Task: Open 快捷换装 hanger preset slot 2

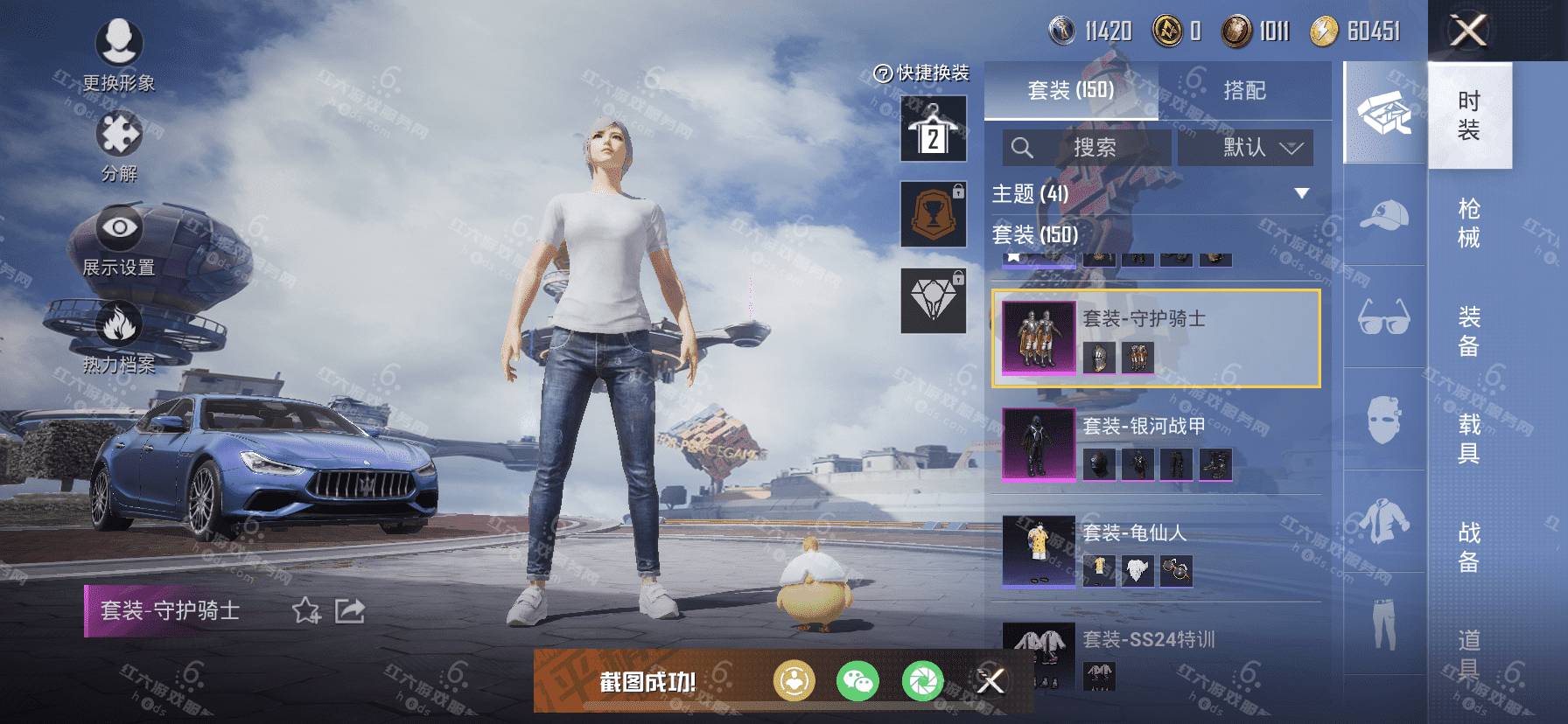Action: coord(934,129)
